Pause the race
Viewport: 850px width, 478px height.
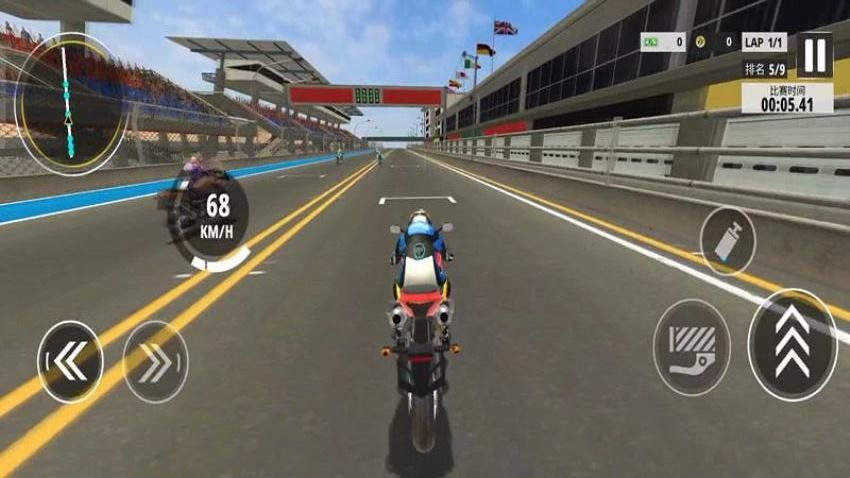[815, 55]
